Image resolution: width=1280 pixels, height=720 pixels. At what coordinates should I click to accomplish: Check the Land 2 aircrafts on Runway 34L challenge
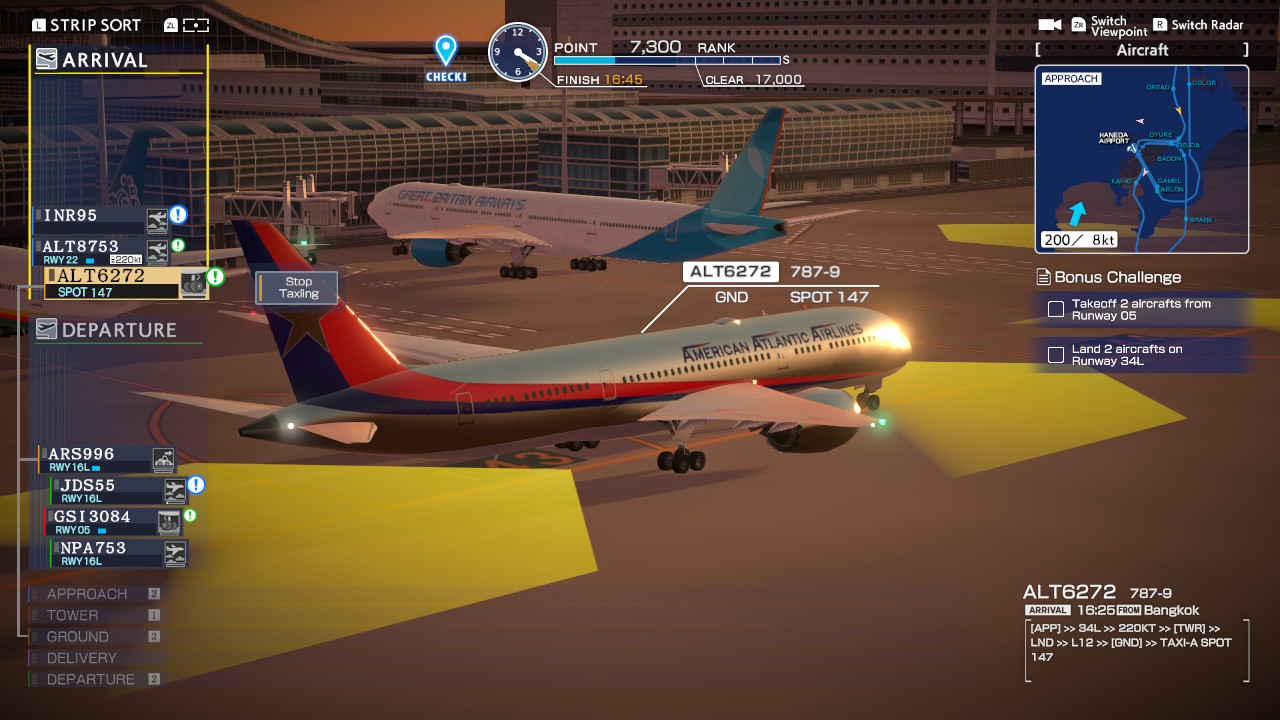pos(1055,353)
